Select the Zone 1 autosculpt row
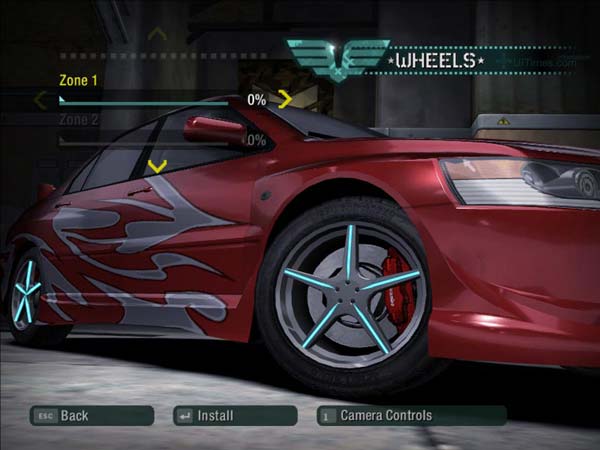This screenshot has height=450, width=600. click(x=79, y=80)
